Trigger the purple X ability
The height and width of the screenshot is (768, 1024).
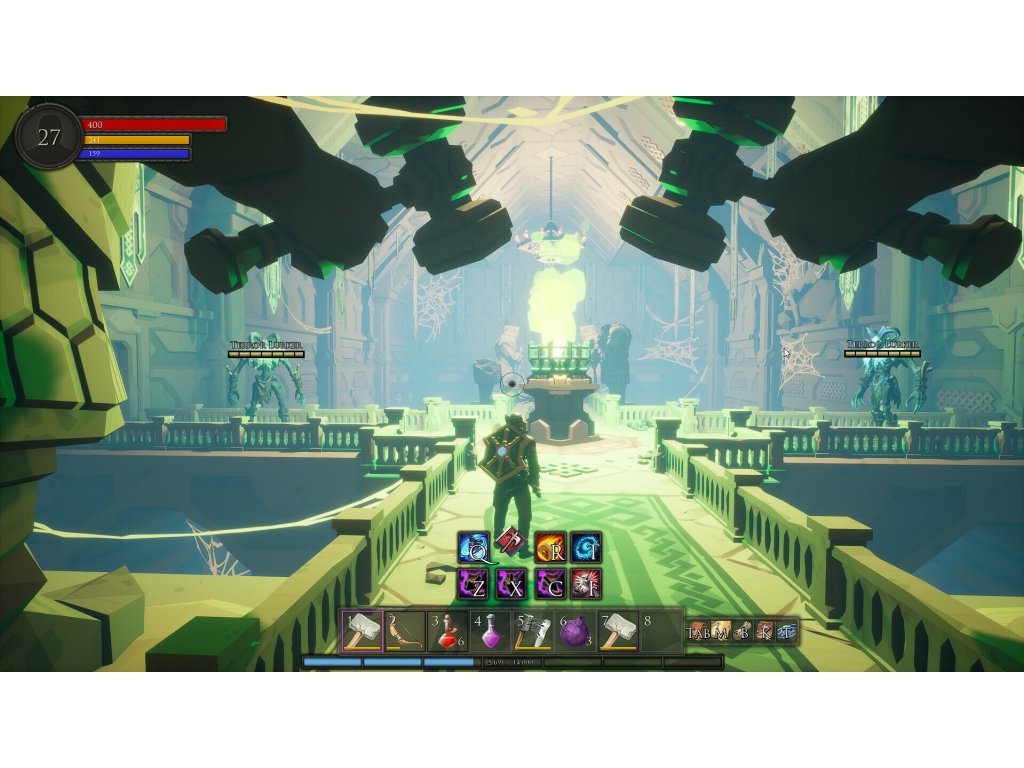click(511, 584)
